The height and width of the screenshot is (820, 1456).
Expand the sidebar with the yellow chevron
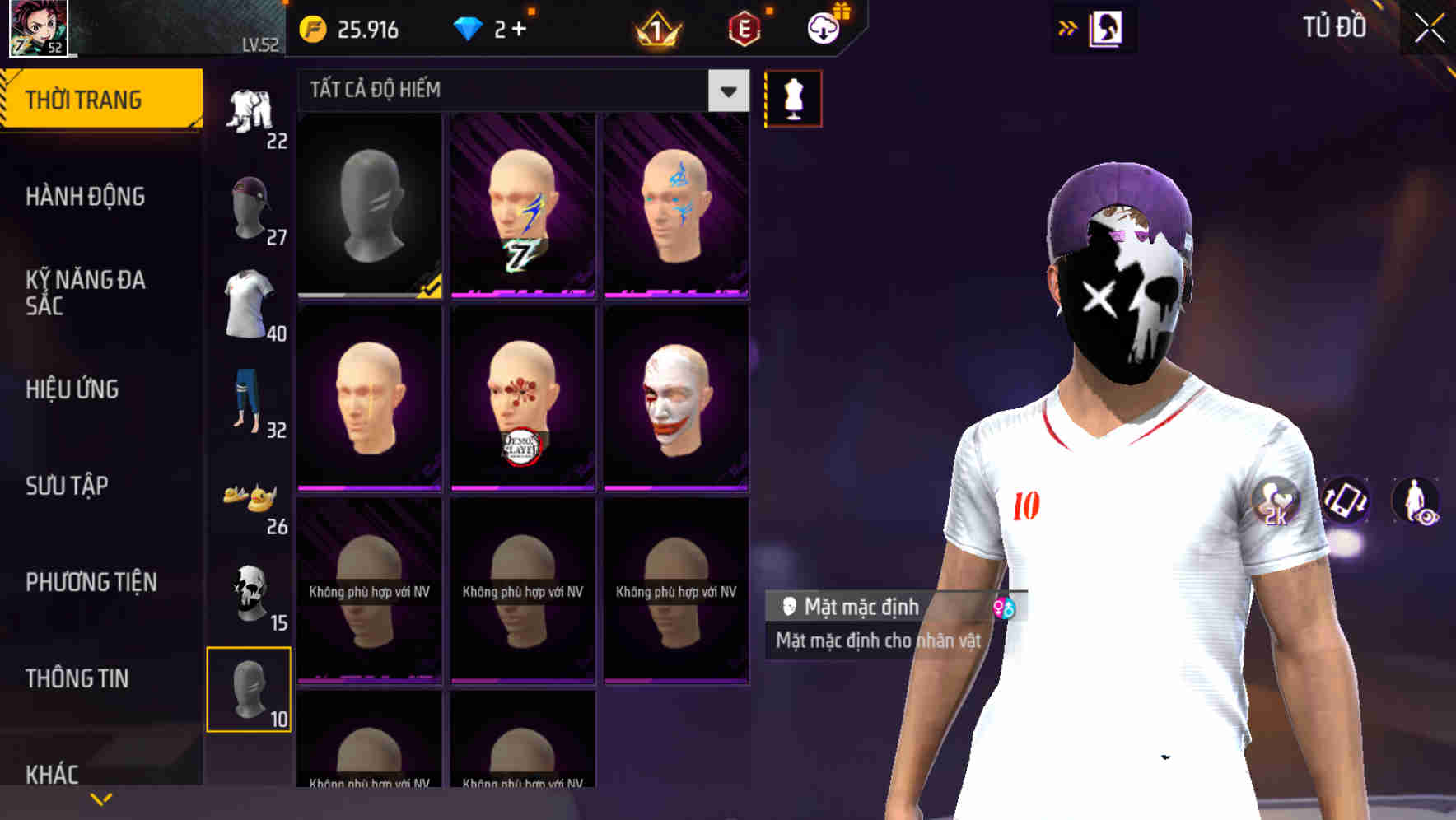pos(100,799)
